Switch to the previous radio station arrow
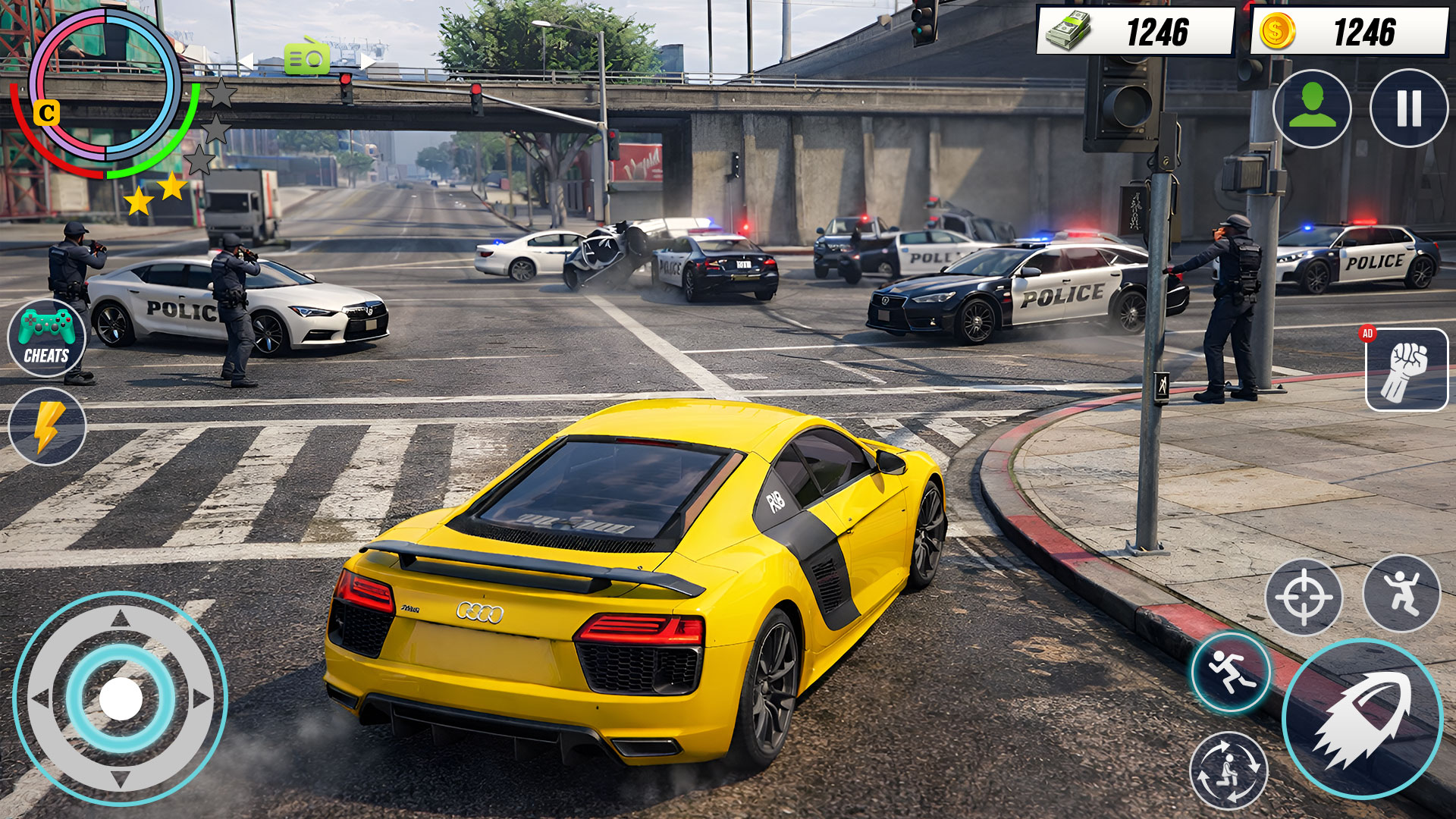 (x=246, y=61)
